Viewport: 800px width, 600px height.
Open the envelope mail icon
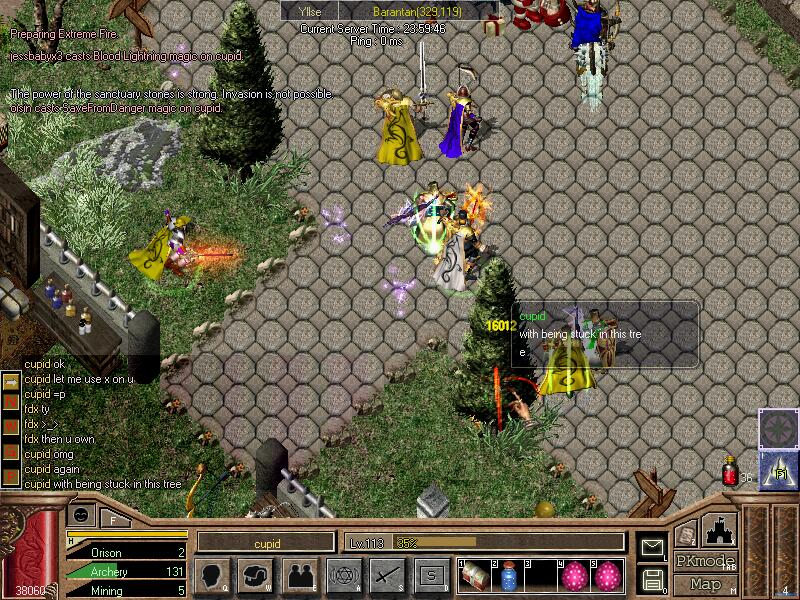653,547
